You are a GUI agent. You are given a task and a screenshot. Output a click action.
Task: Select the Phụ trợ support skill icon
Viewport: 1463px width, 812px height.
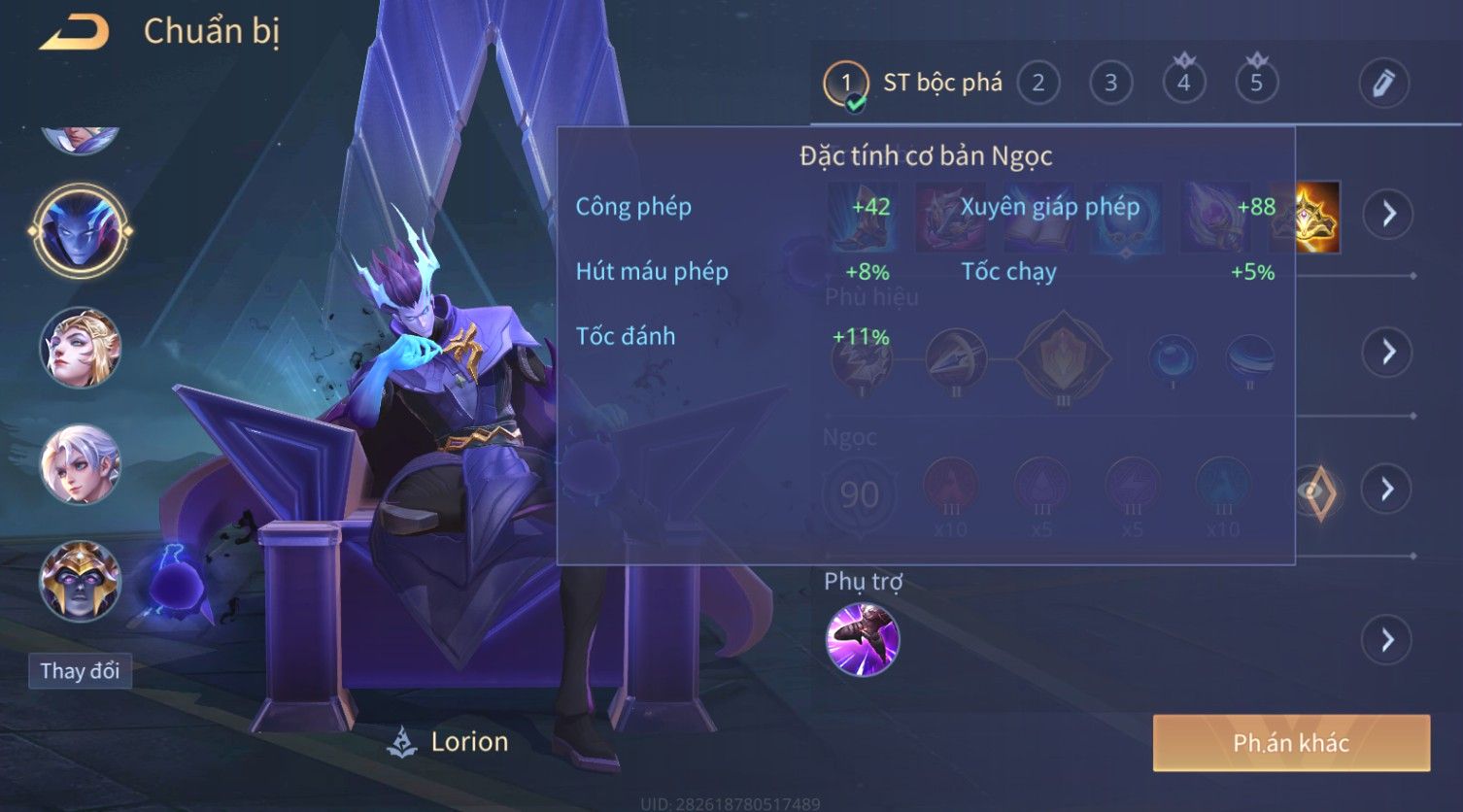863,639
